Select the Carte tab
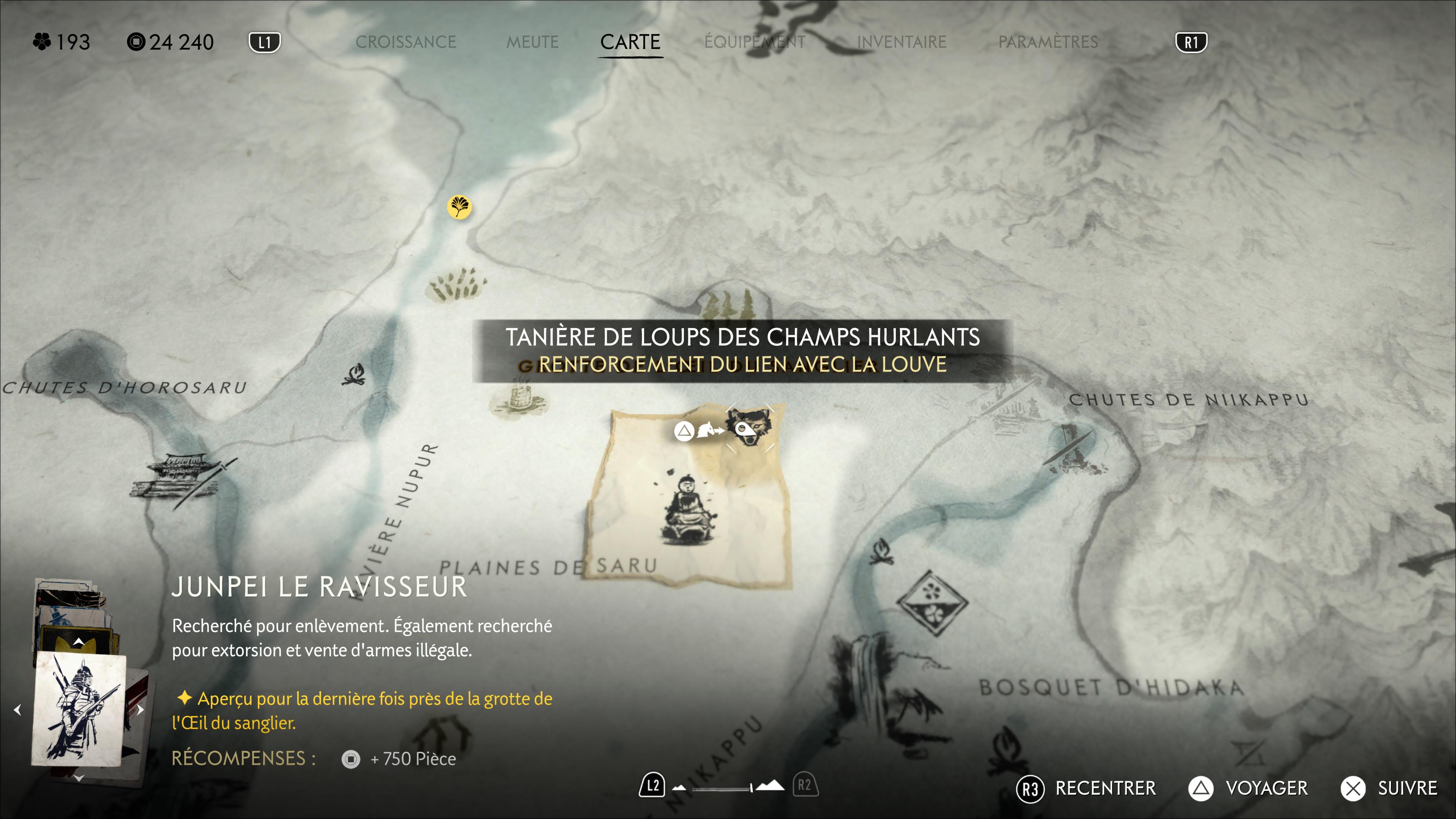The height and width of the screenshot is (819, 1456). point(630,42)
